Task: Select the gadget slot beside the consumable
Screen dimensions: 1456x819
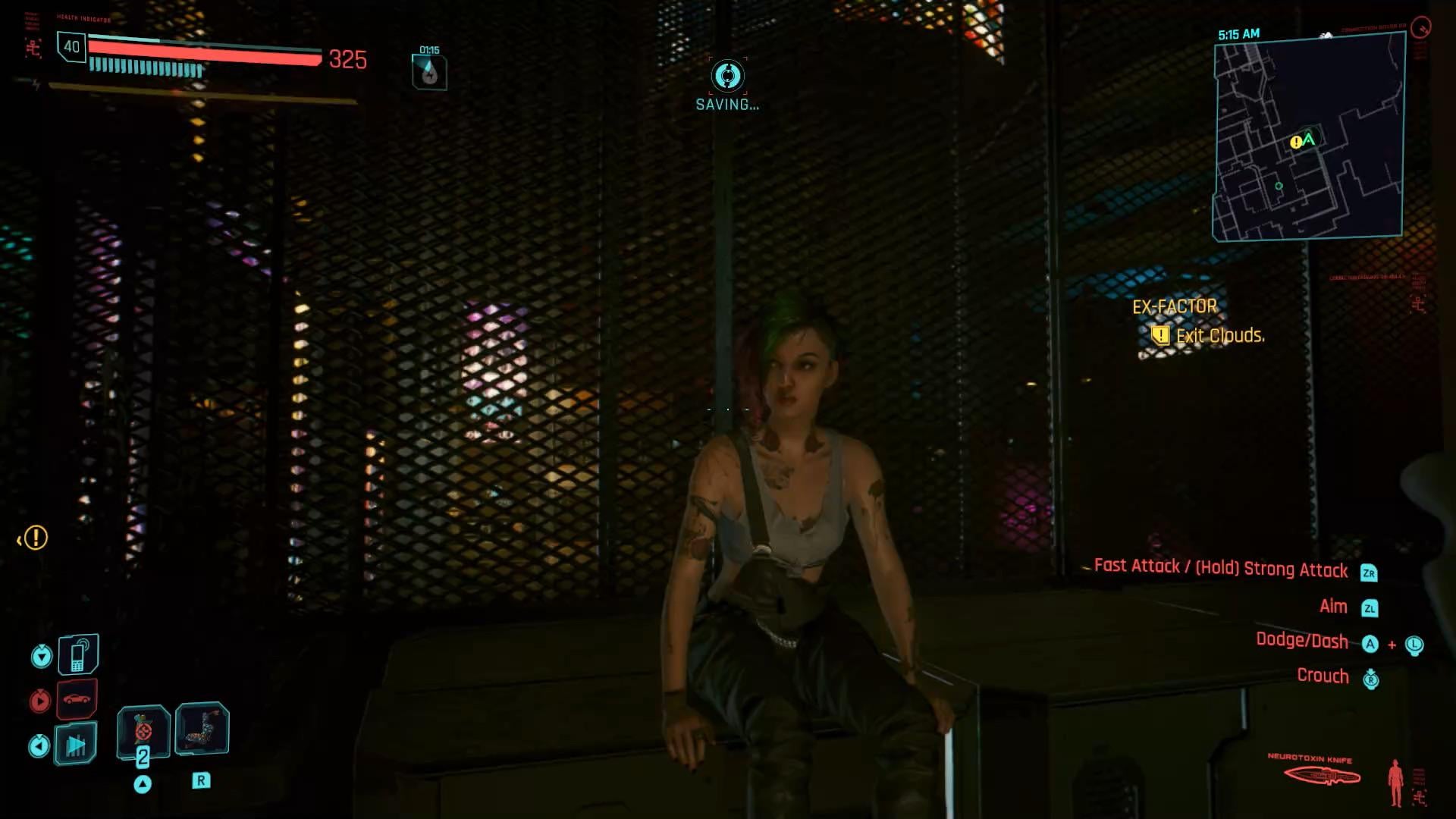Action: pos(202,729)
